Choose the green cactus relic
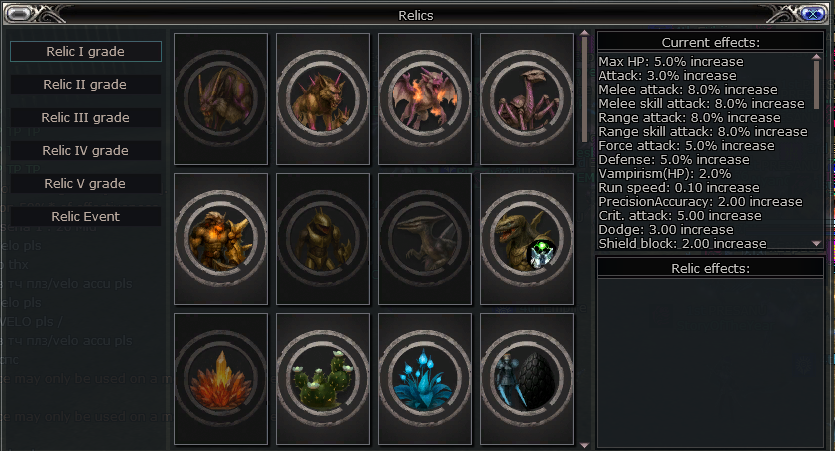The width and height of the screenshot is (835, 451). tap(323, 379)
